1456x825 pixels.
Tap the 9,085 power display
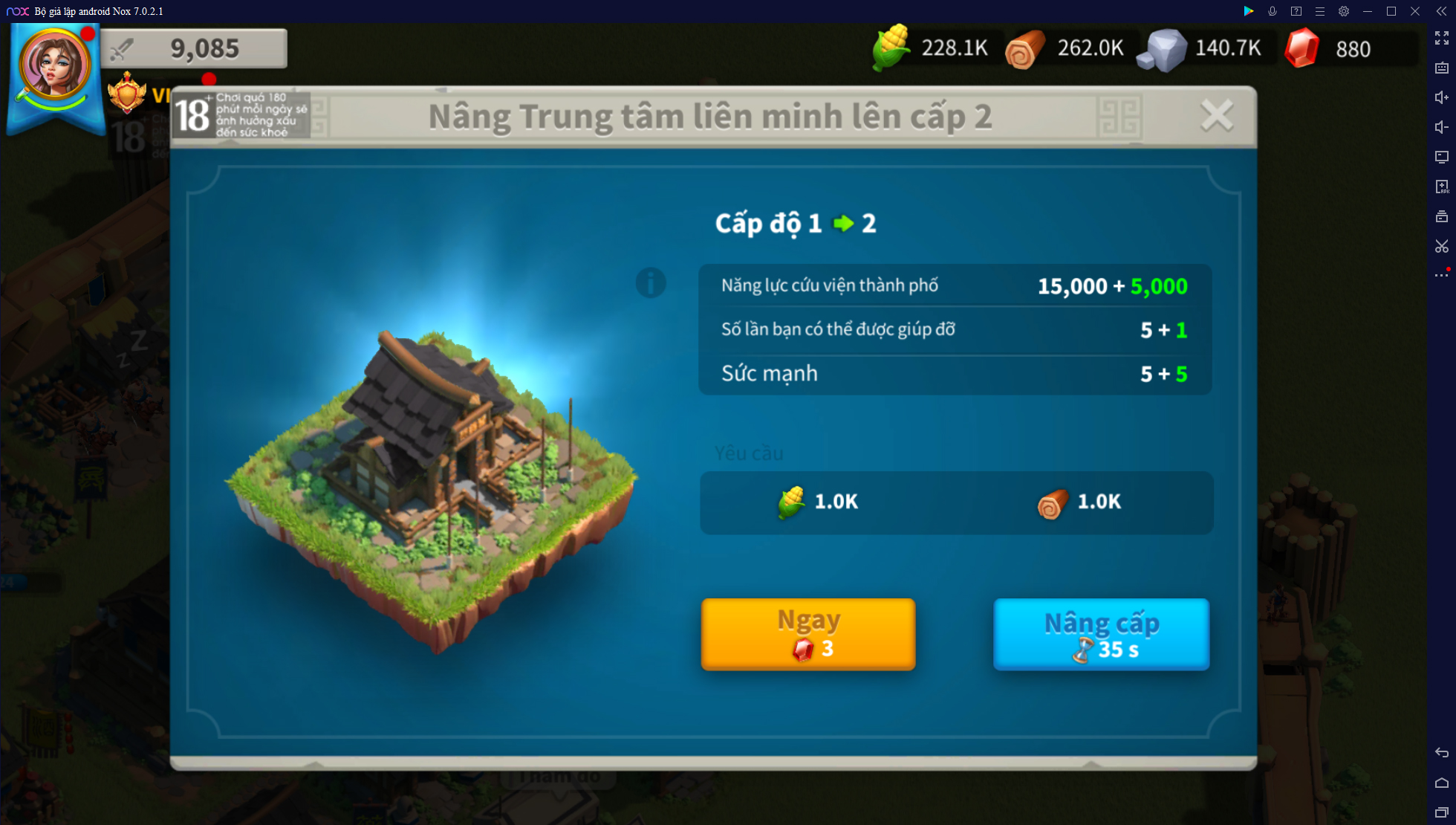coord(195,49)
